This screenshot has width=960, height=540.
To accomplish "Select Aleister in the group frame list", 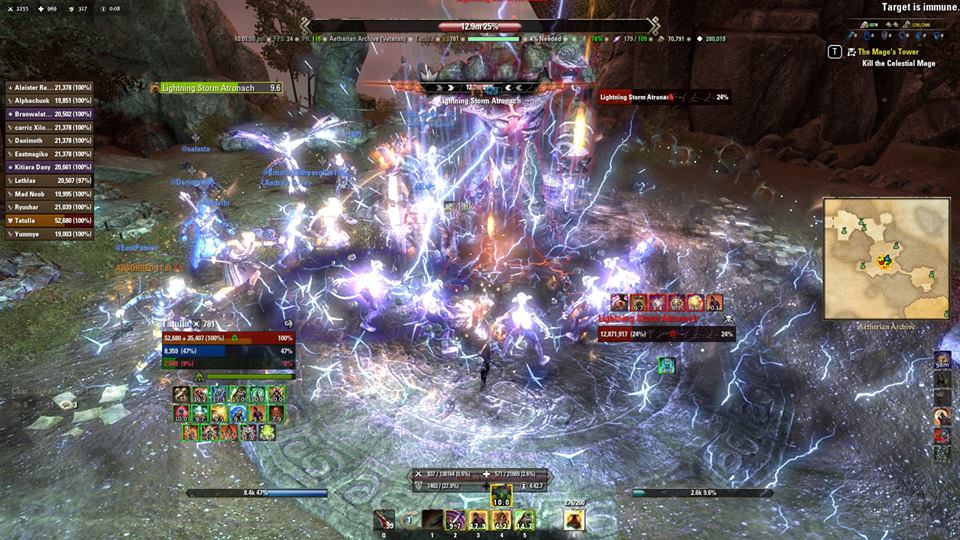I will (x=50, y=89).
